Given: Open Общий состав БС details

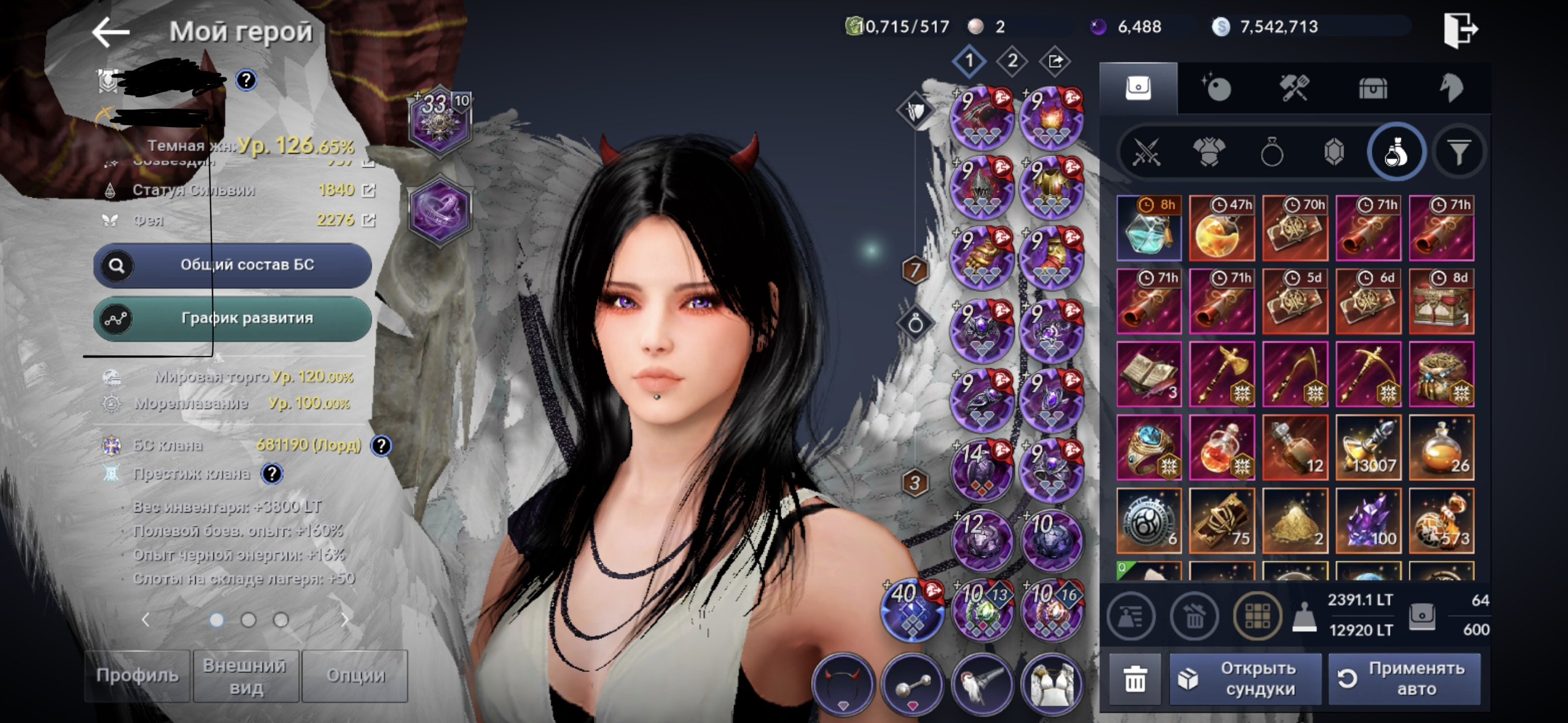Looking at the screenshot, I should pyautogui.click(x=232, y=265).
